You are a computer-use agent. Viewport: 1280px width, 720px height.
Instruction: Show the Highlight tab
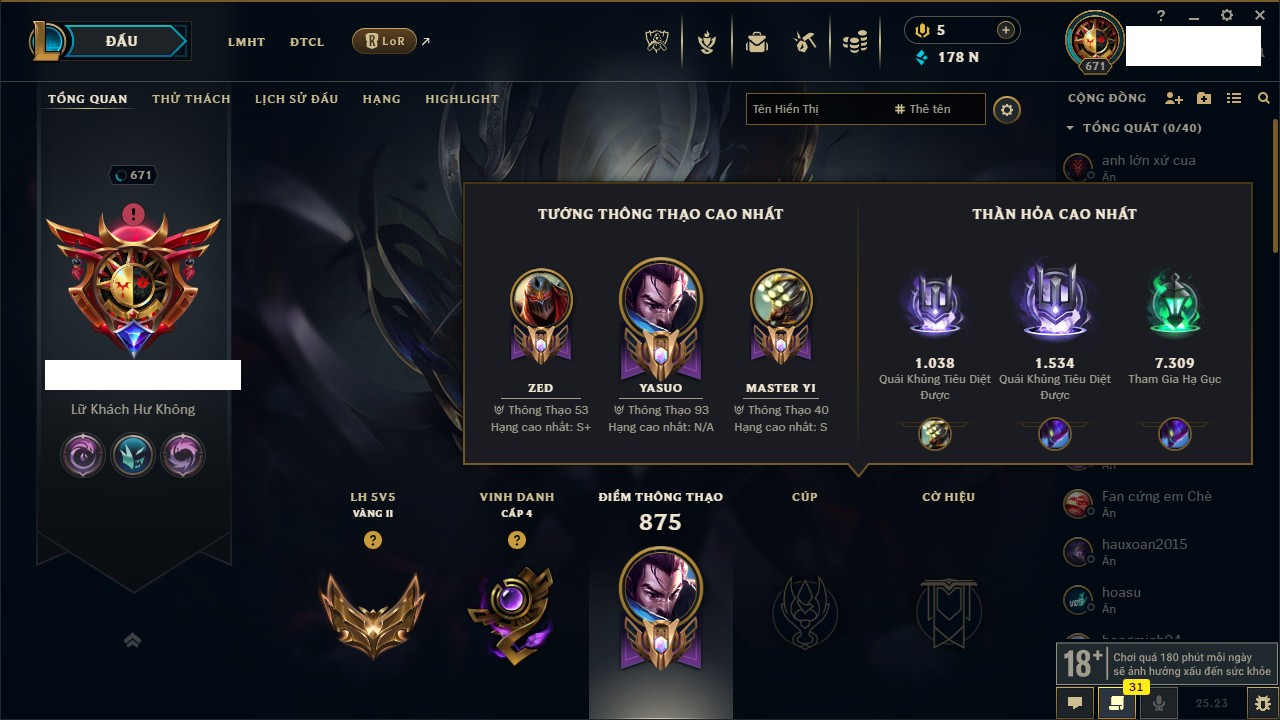click(461, 99)
